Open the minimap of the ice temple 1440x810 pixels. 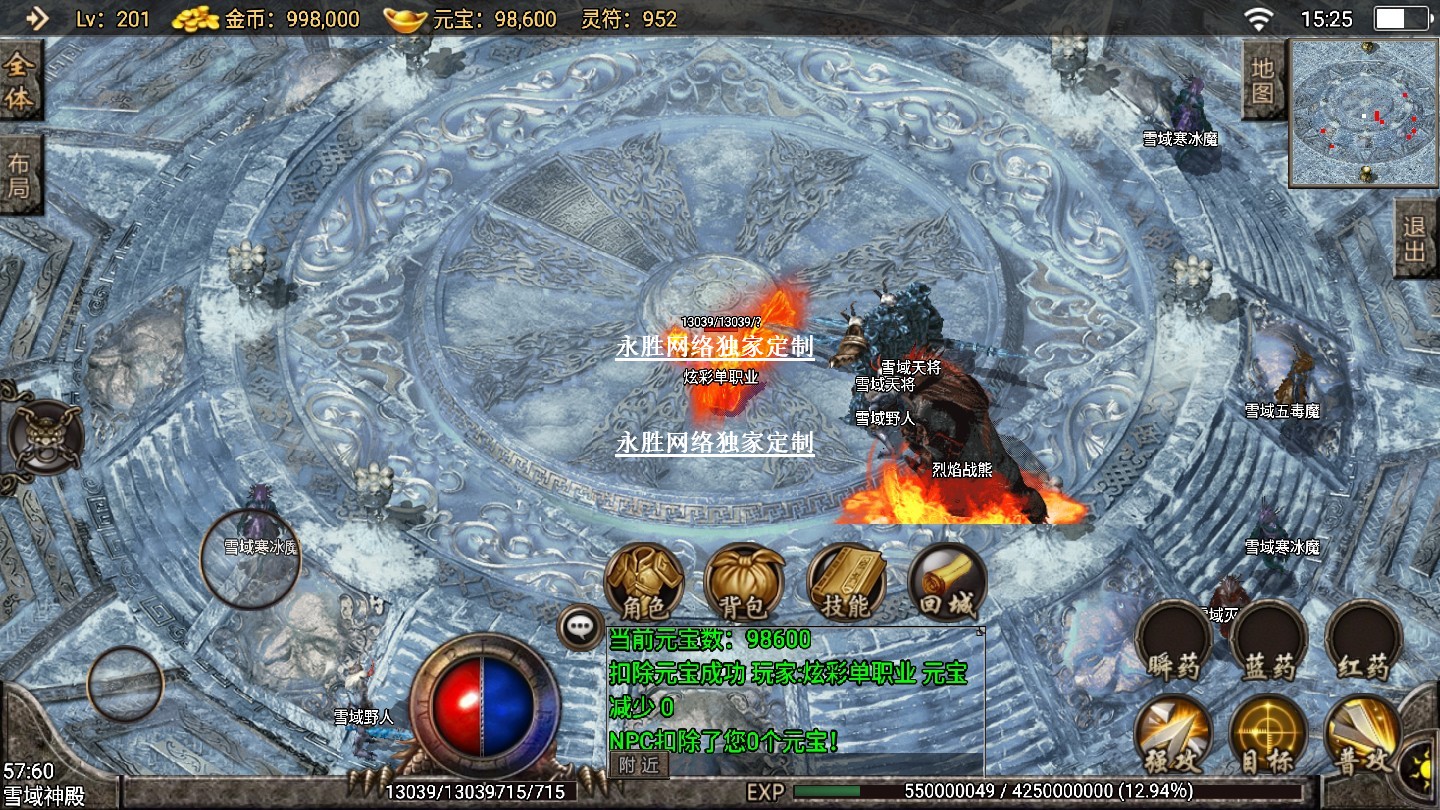1362,113
